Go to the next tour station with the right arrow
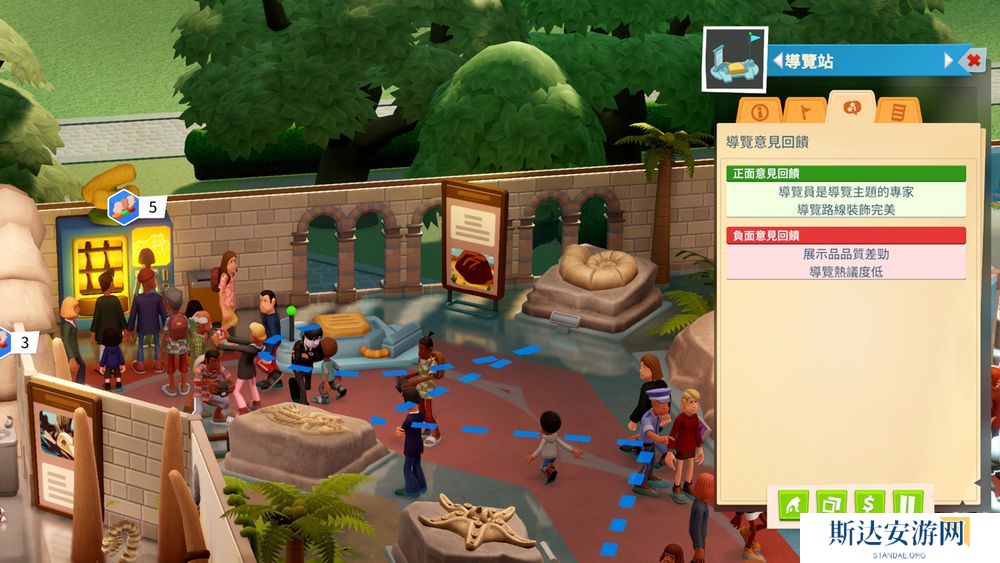Screen dimensions: 1000x563 click(x=949, y=61)
